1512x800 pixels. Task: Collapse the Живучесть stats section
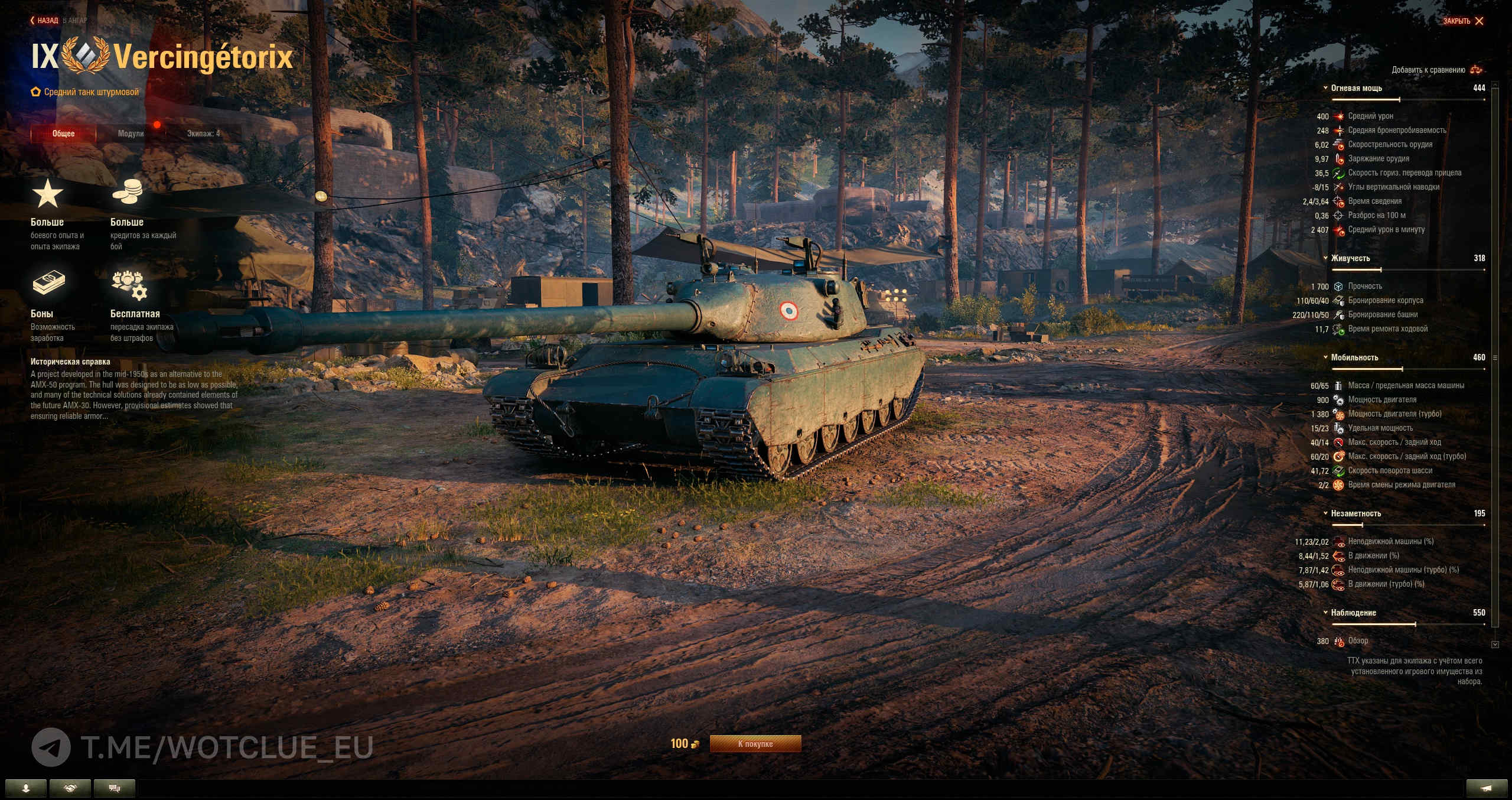pyautogui.click(x=1350, y=258)
